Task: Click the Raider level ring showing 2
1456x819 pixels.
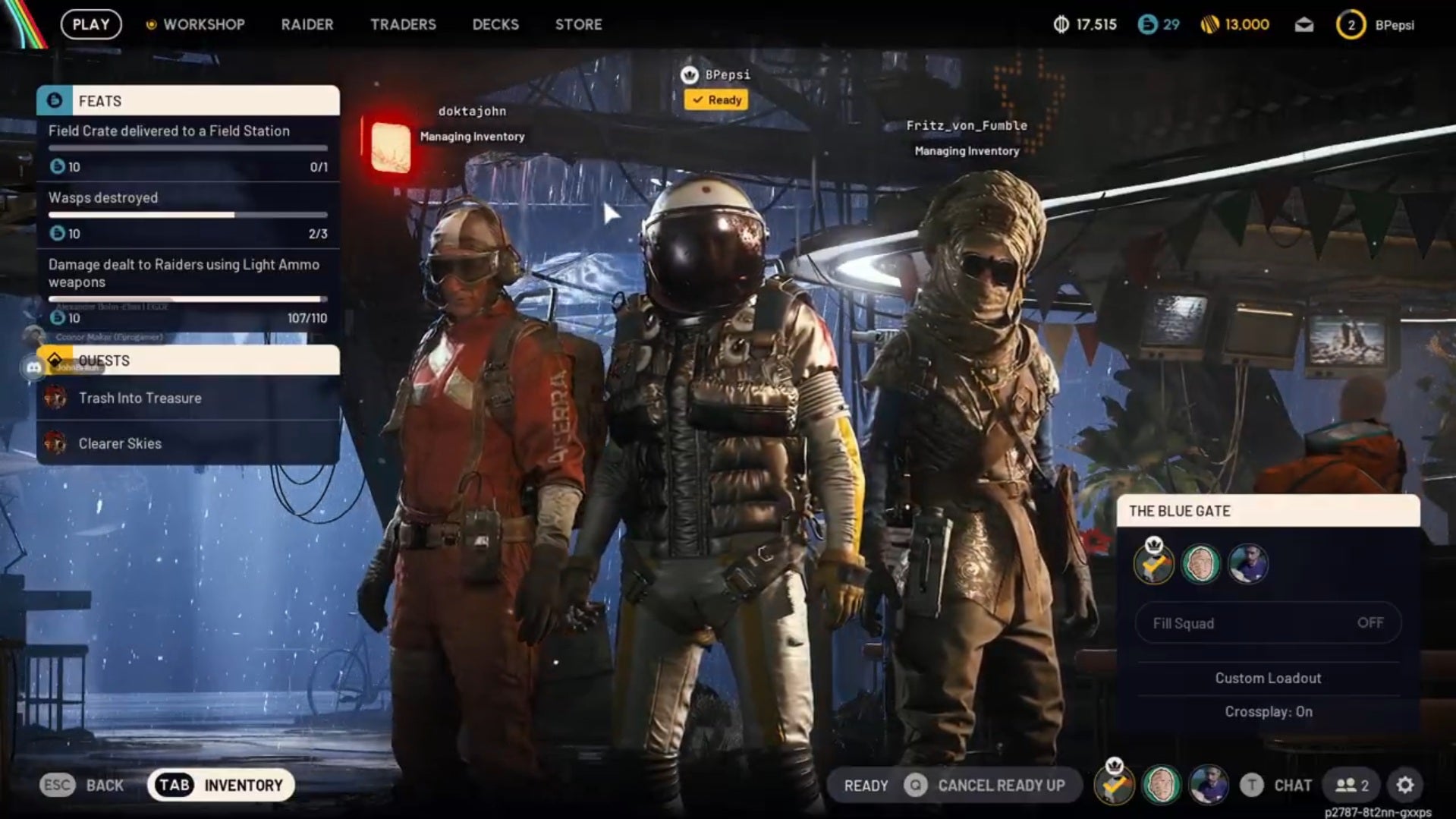Action: tap(1350, 24)
